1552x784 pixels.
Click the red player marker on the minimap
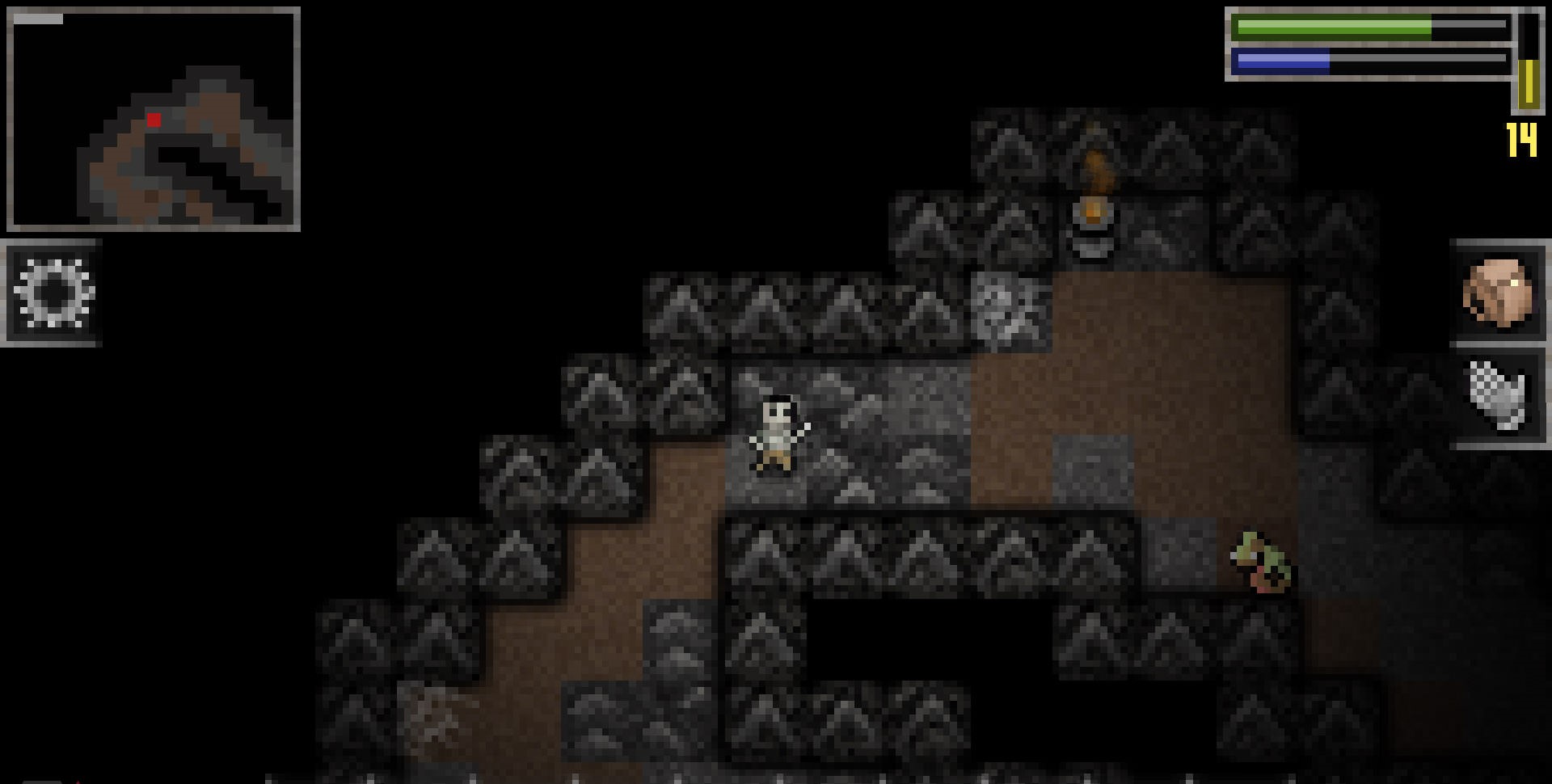pyautogui.click(x=154, y=118)
